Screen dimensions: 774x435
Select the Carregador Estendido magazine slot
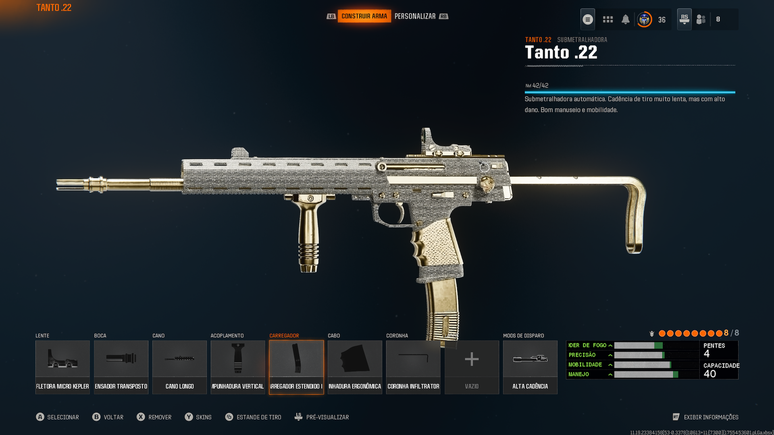click(x=296, y=366)
